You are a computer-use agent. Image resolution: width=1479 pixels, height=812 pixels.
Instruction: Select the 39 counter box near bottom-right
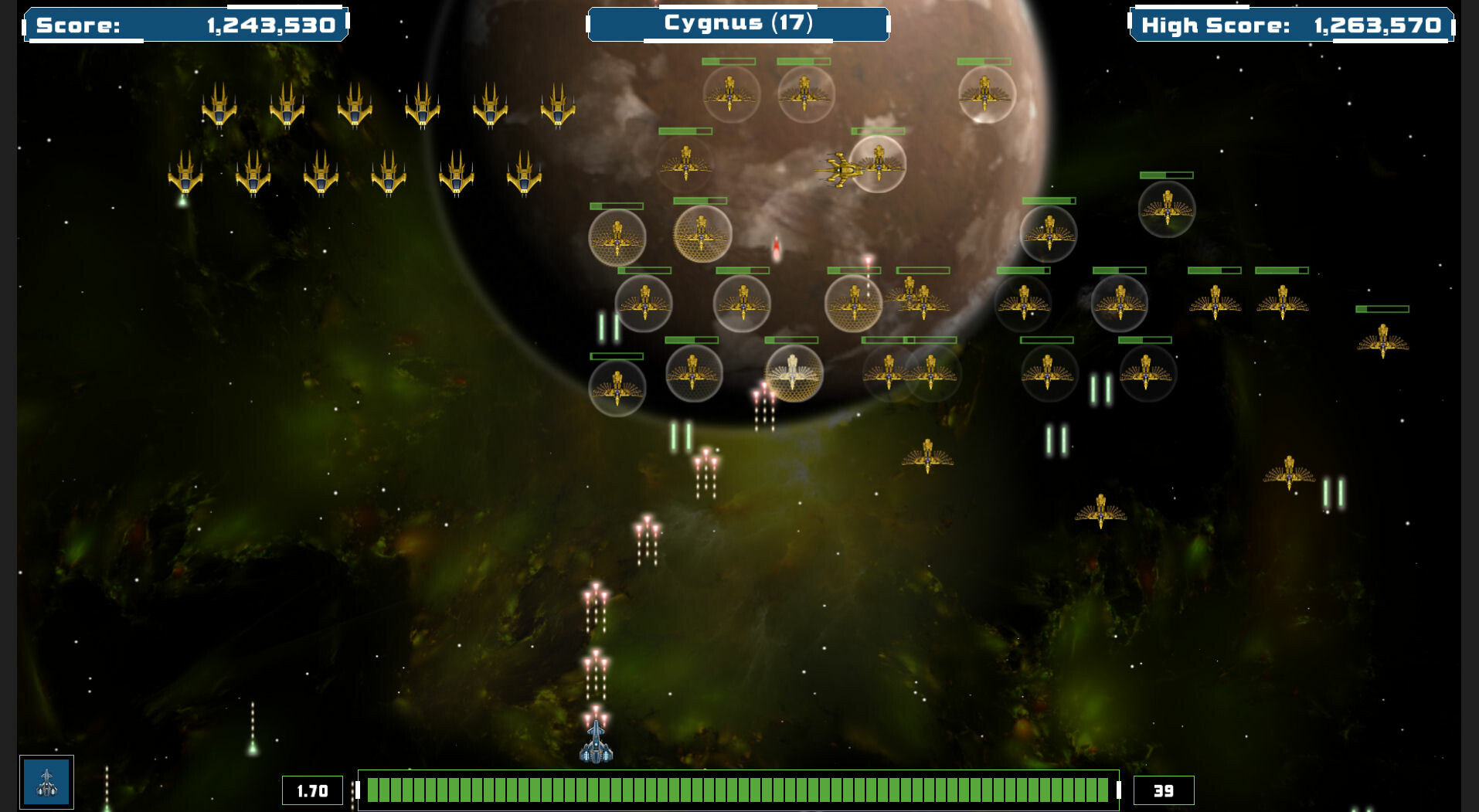1161,790
